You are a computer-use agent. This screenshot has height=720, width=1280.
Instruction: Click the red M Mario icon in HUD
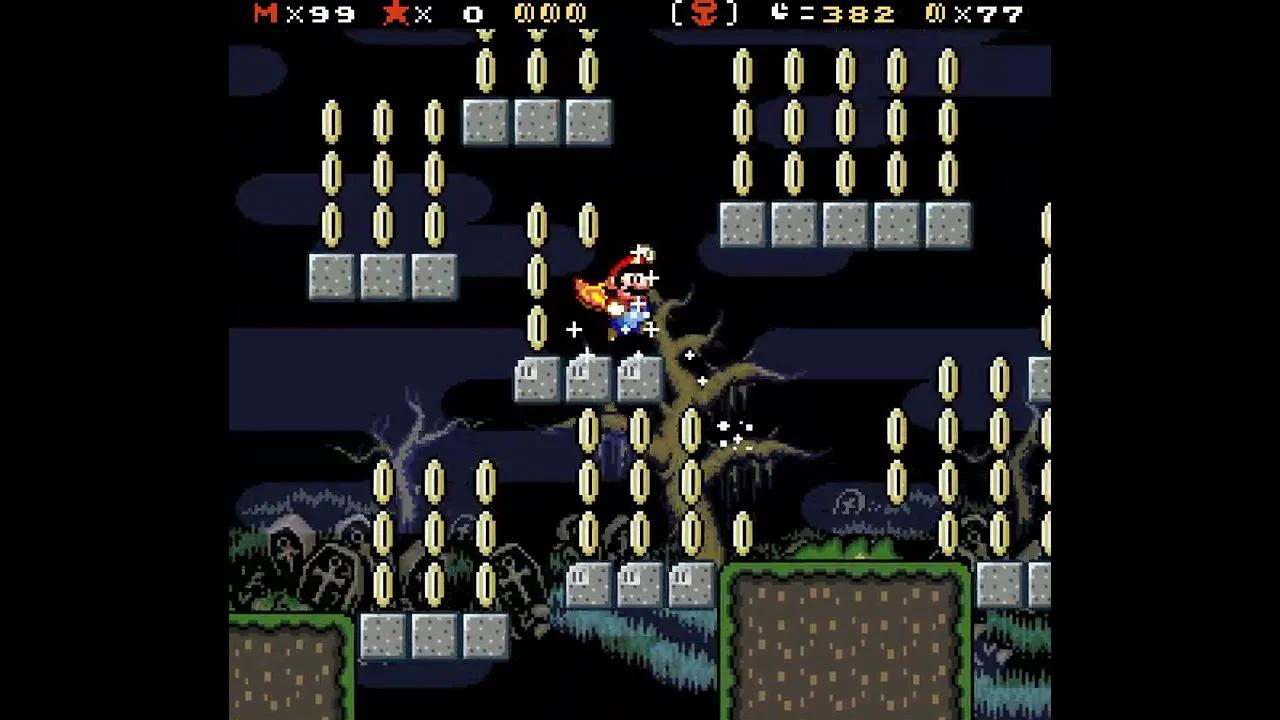click(263, 15)
